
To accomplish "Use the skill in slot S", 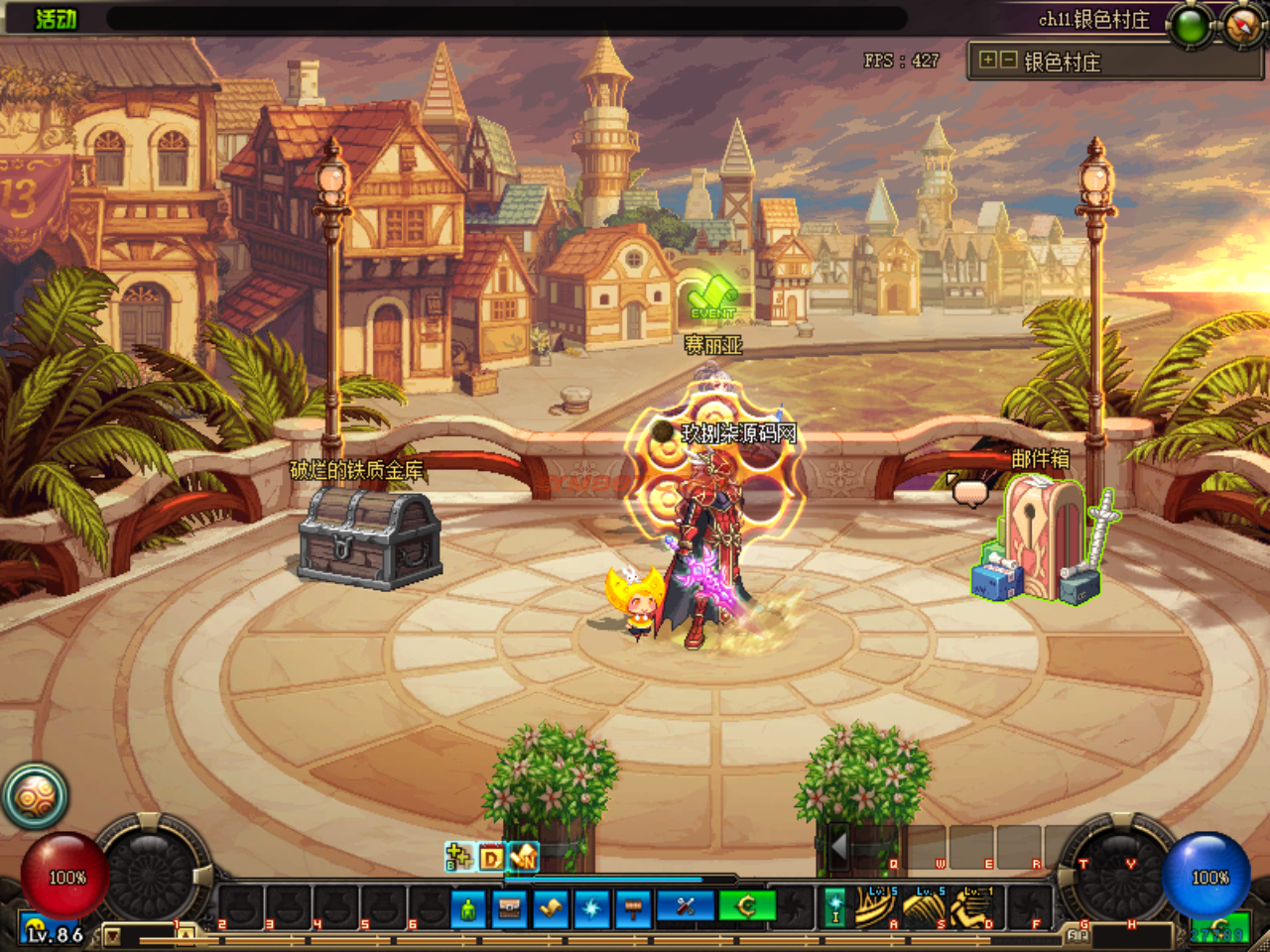I will [925, 907].
